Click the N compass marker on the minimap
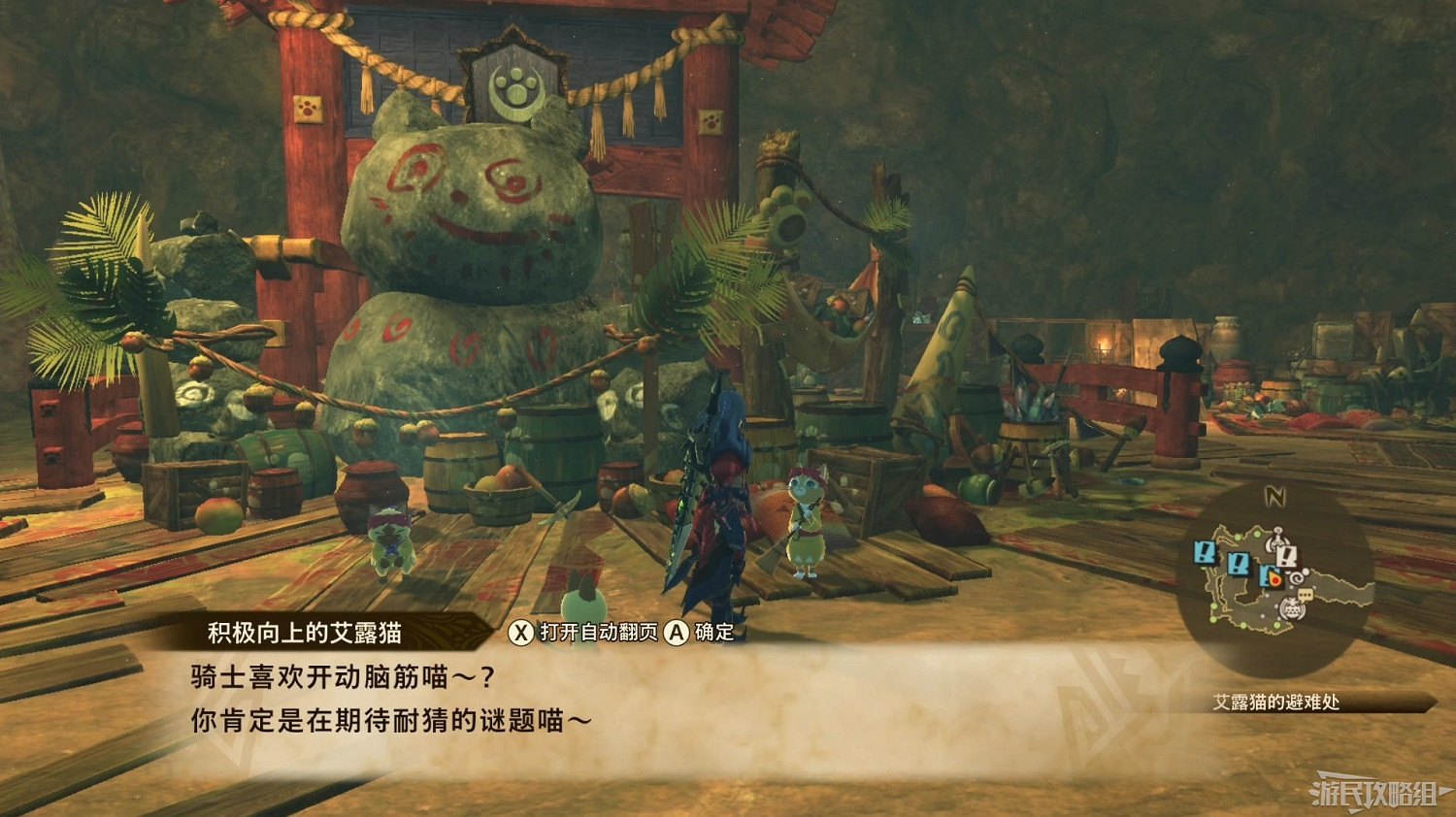 tap(1274, 494)
